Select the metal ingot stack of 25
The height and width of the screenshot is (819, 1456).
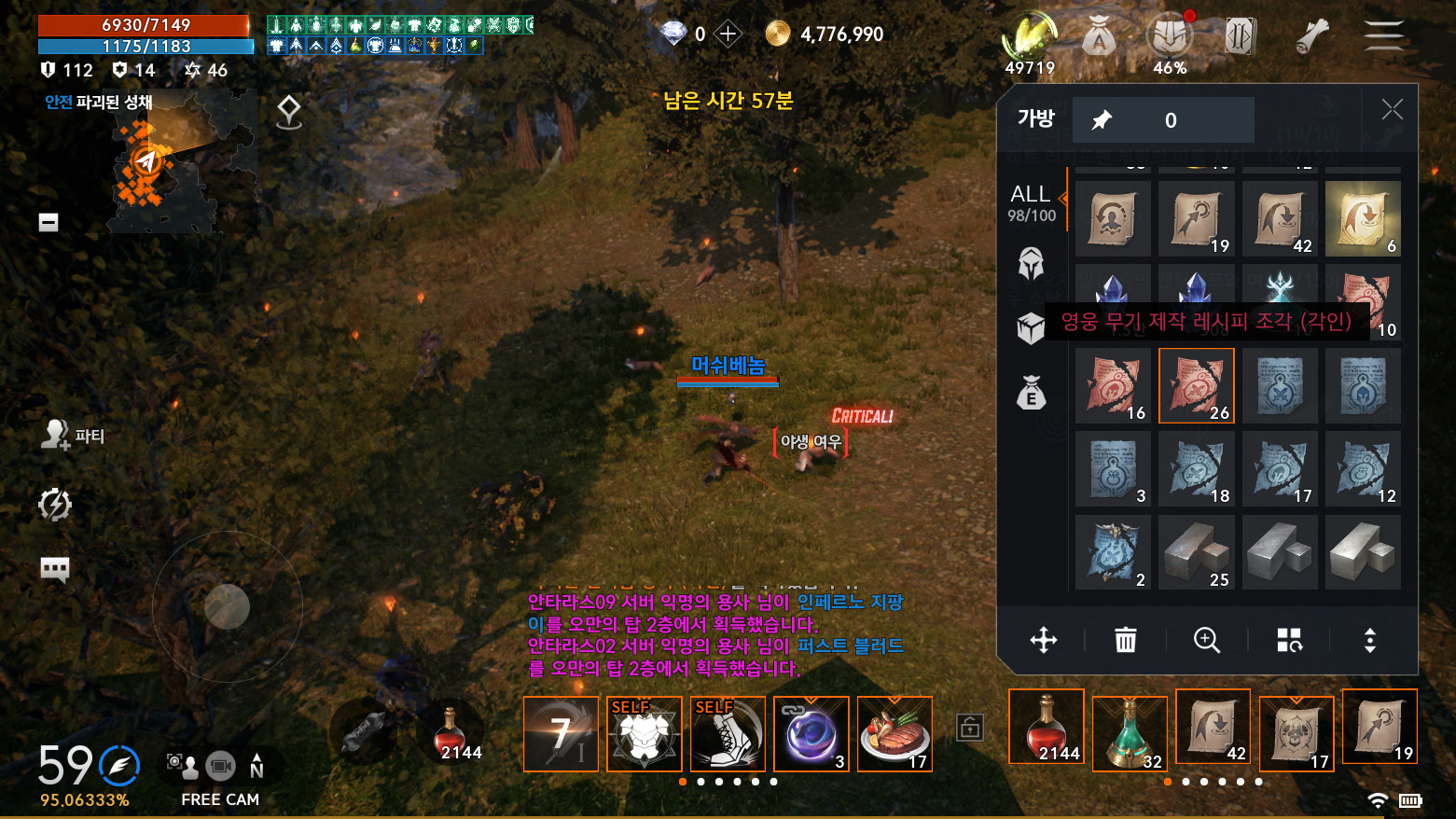[x=1196, y=552]
